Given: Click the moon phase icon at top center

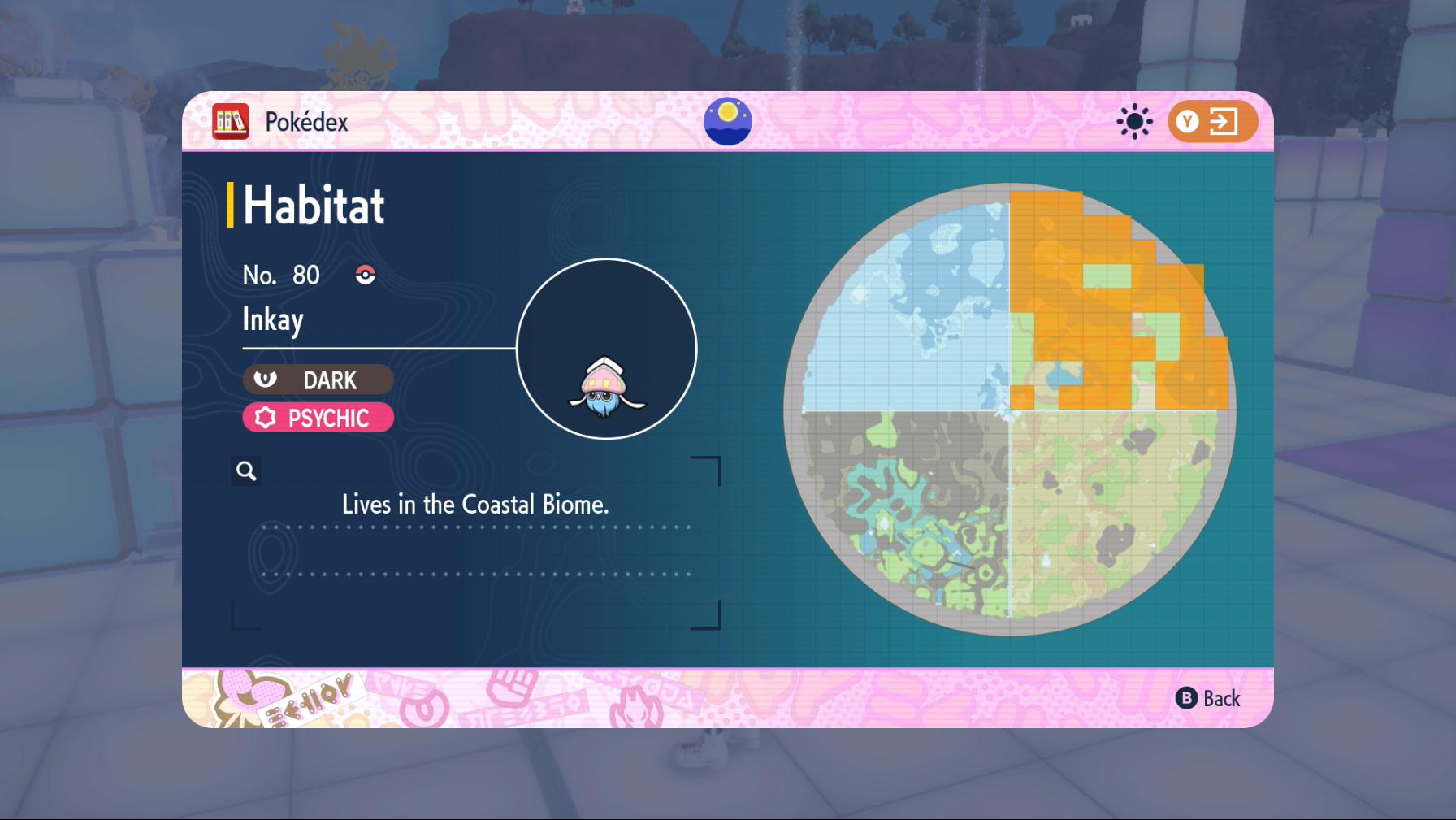Looking at the screenshot, I should point(727,120).
